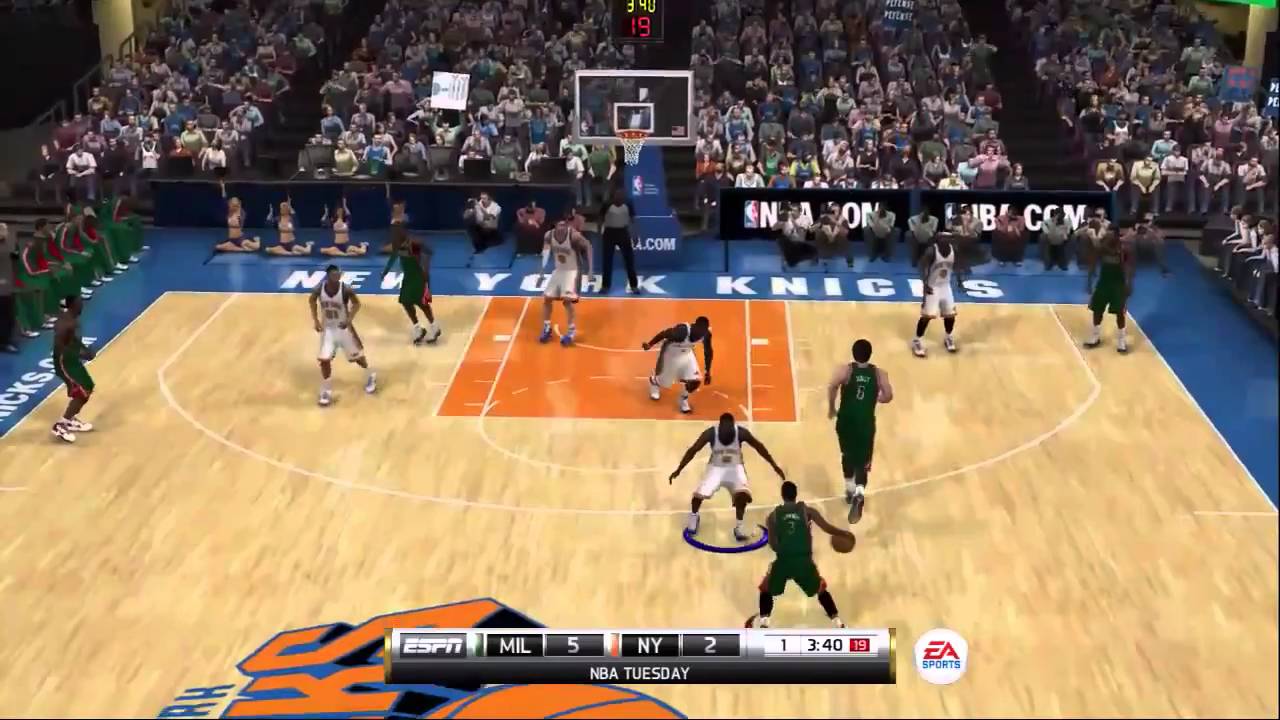The height and width of the screenshot is (720, 1280).
Task: Expand the quarter indicator showing 1
Action: click(785, 645)
